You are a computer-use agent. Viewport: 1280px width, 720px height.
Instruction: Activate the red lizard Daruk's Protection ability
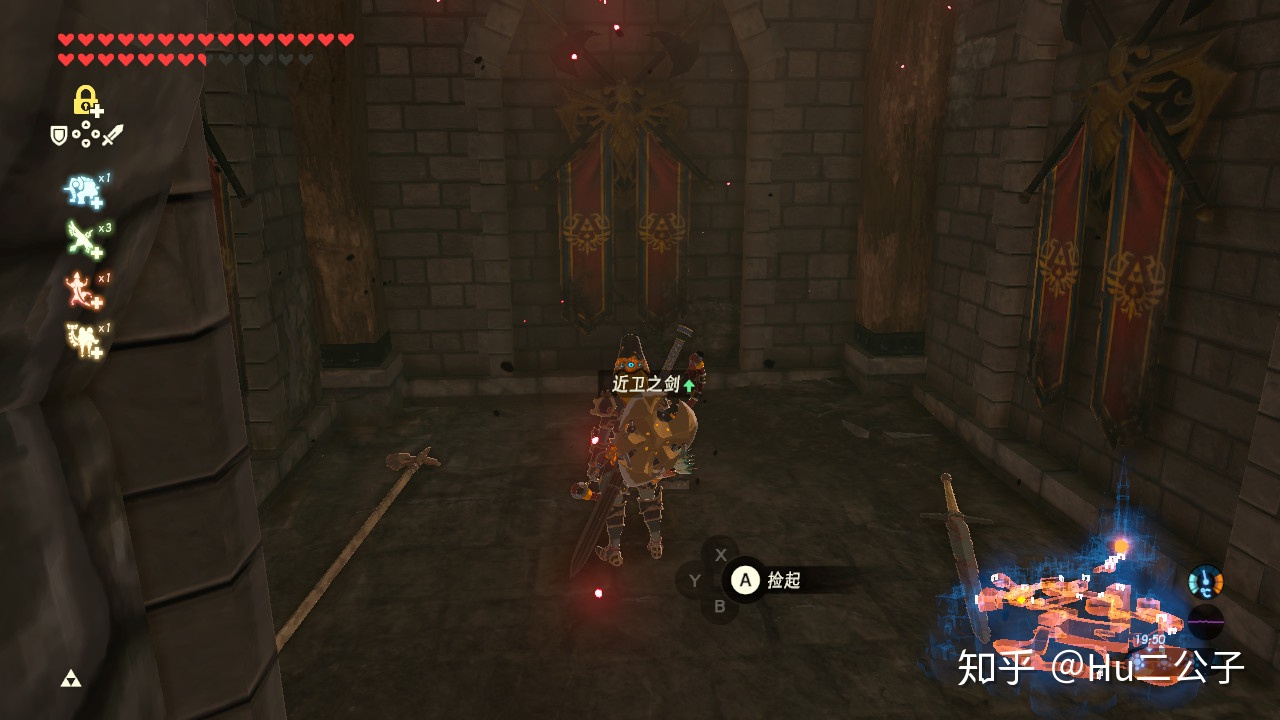click(x=82, y=289)
